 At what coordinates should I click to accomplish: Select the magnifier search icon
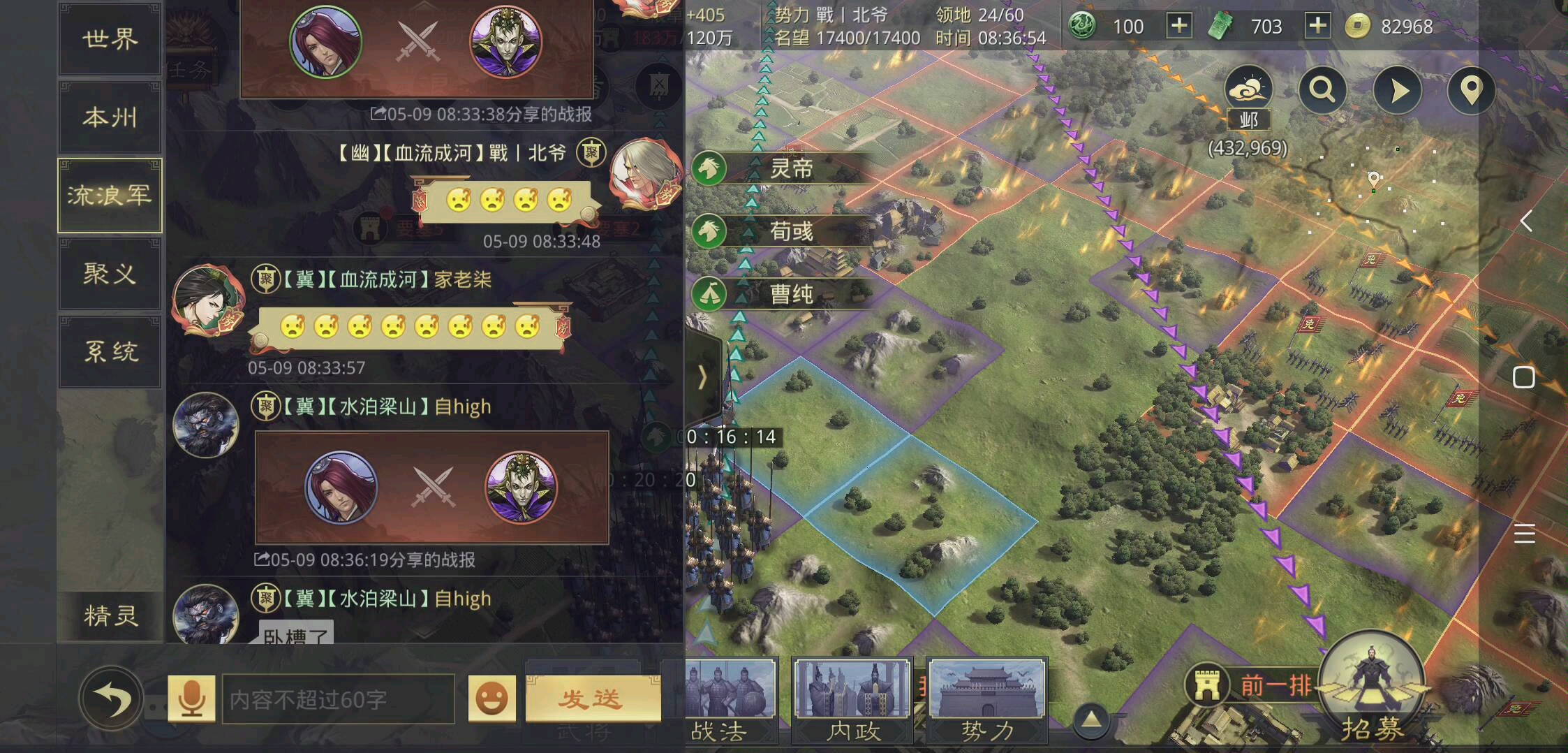point(1324,89)
